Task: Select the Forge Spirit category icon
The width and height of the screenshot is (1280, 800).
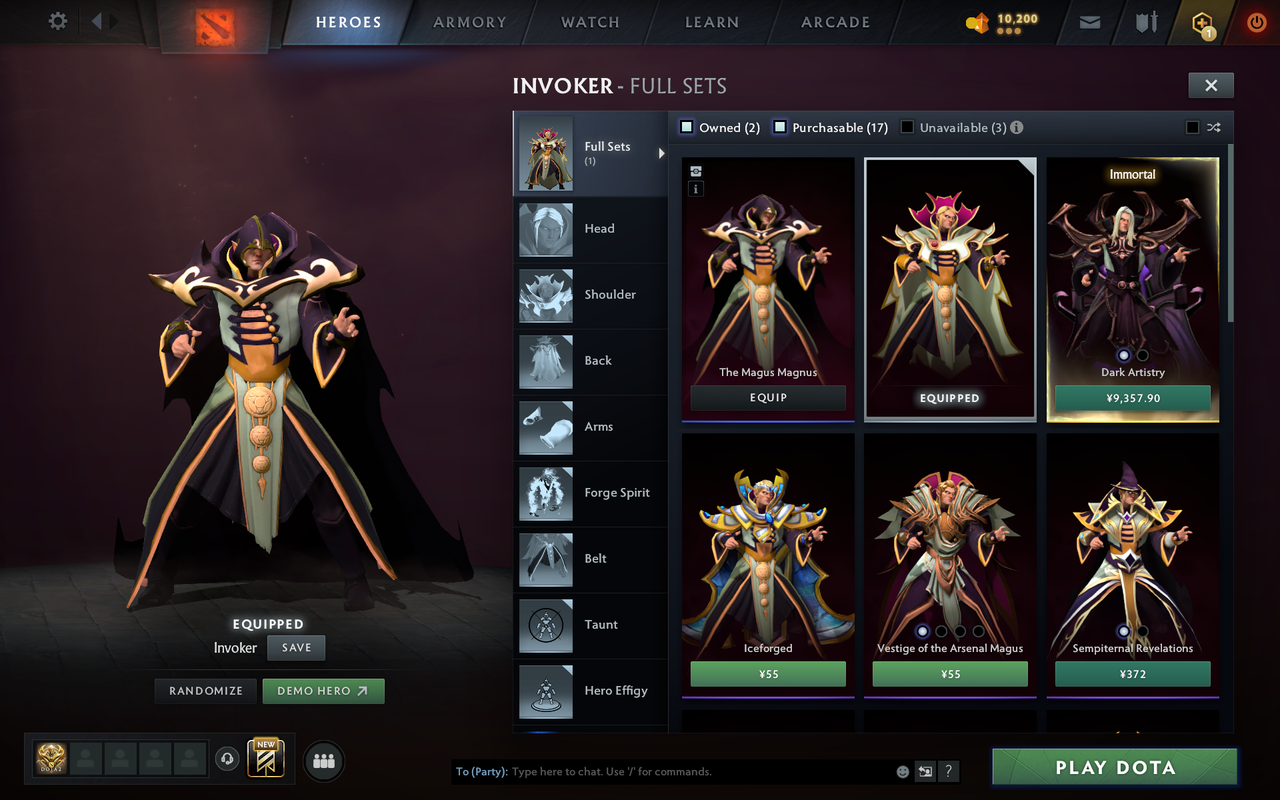Action: click(545, 493)
